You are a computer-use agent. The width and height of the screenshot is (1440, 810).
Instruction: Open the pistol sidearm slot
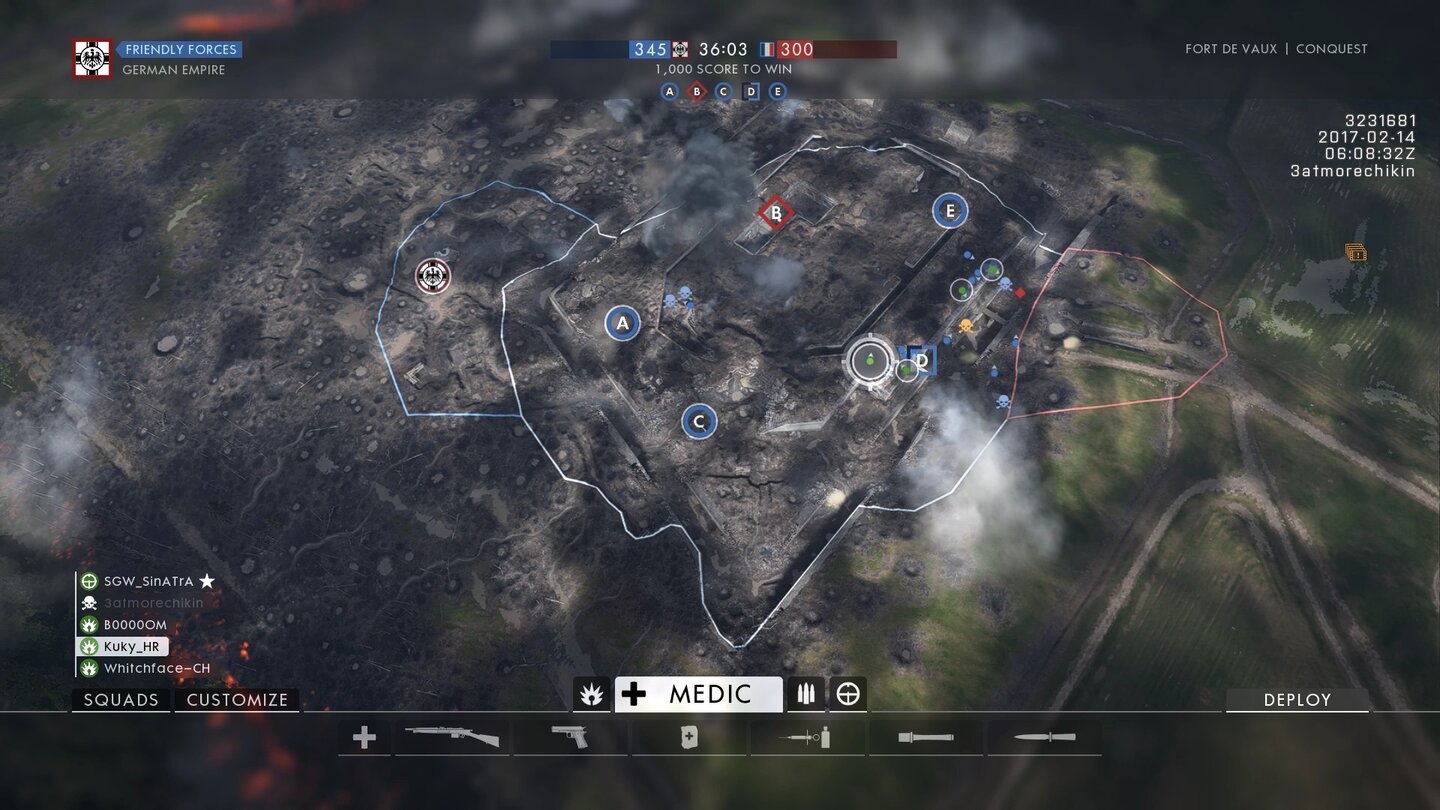click(570, 737)
